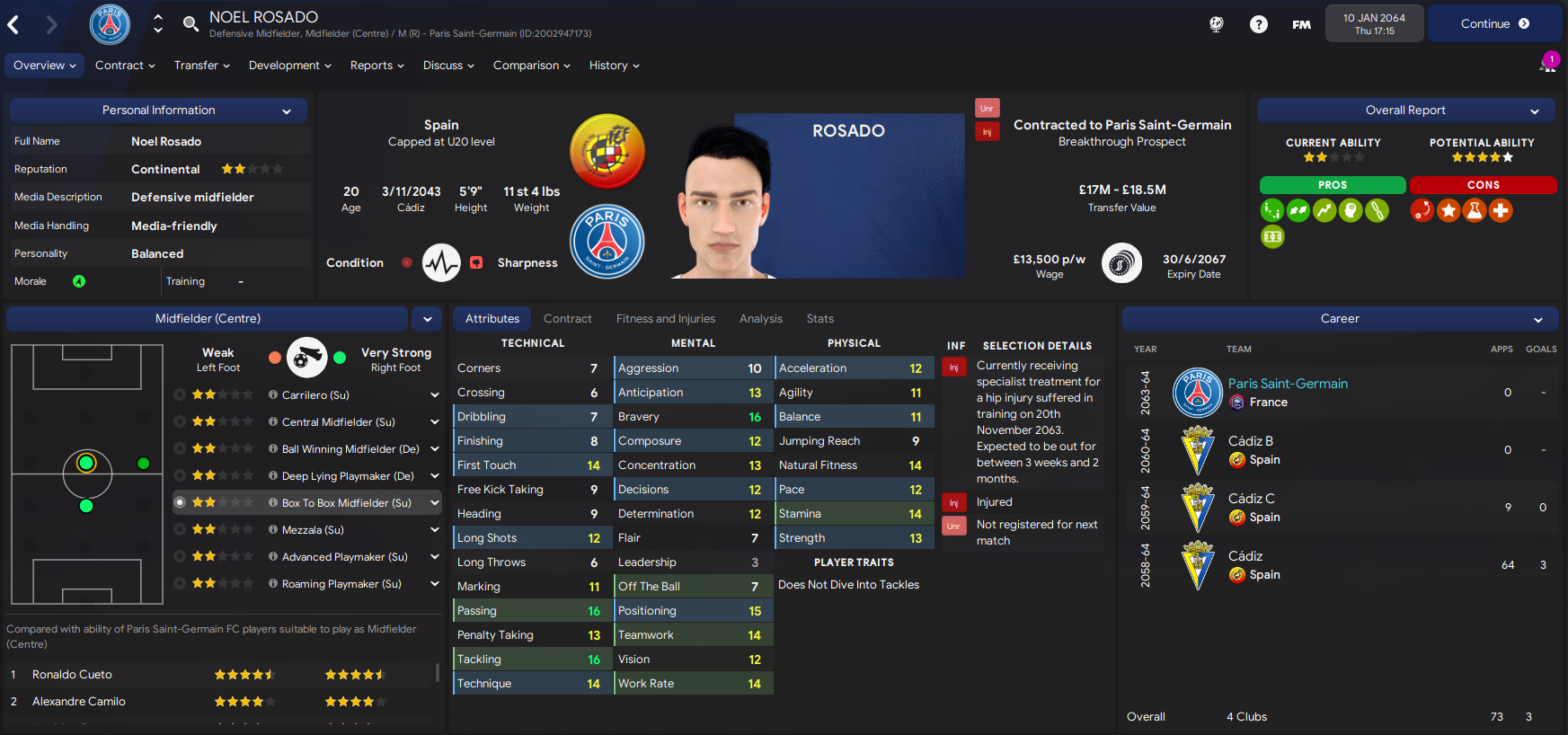Image resolution: width=1568 pixels, height=735 pixels.
Task: Open the Paris Saint-Germain career link
Action: pos(1287,384)
